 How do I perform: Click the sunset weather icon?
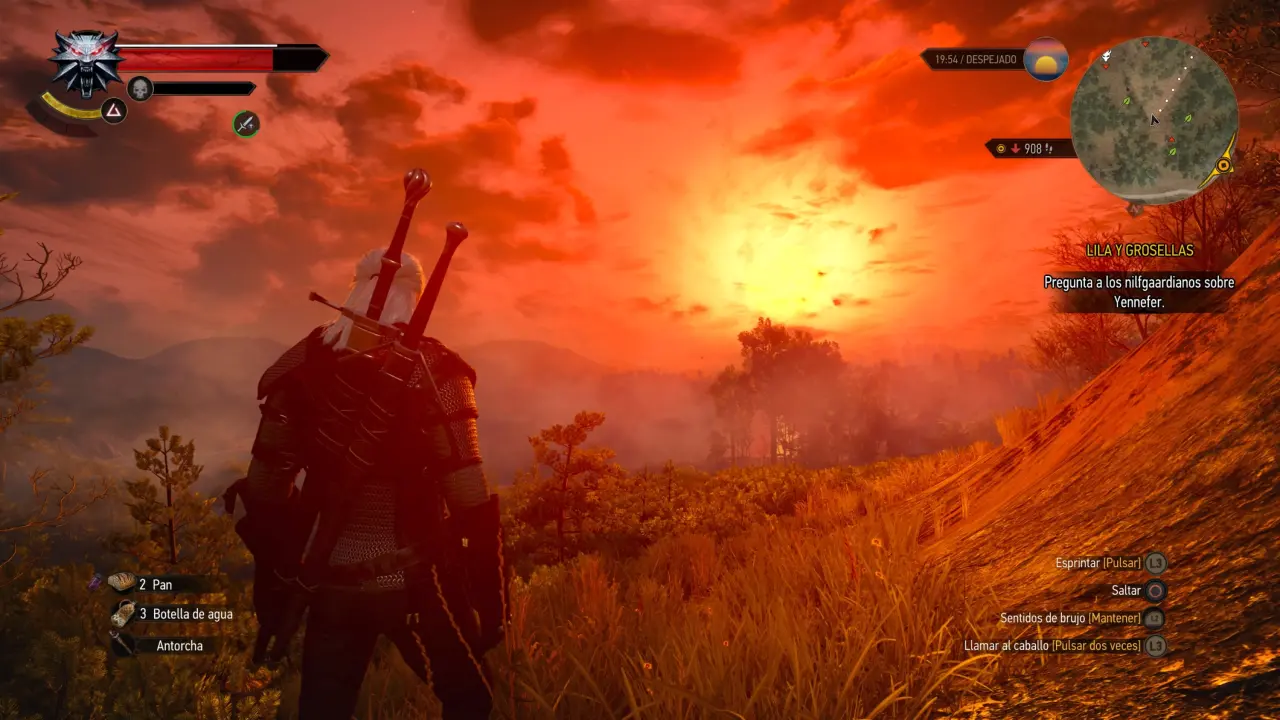(x=1046, y=60)
